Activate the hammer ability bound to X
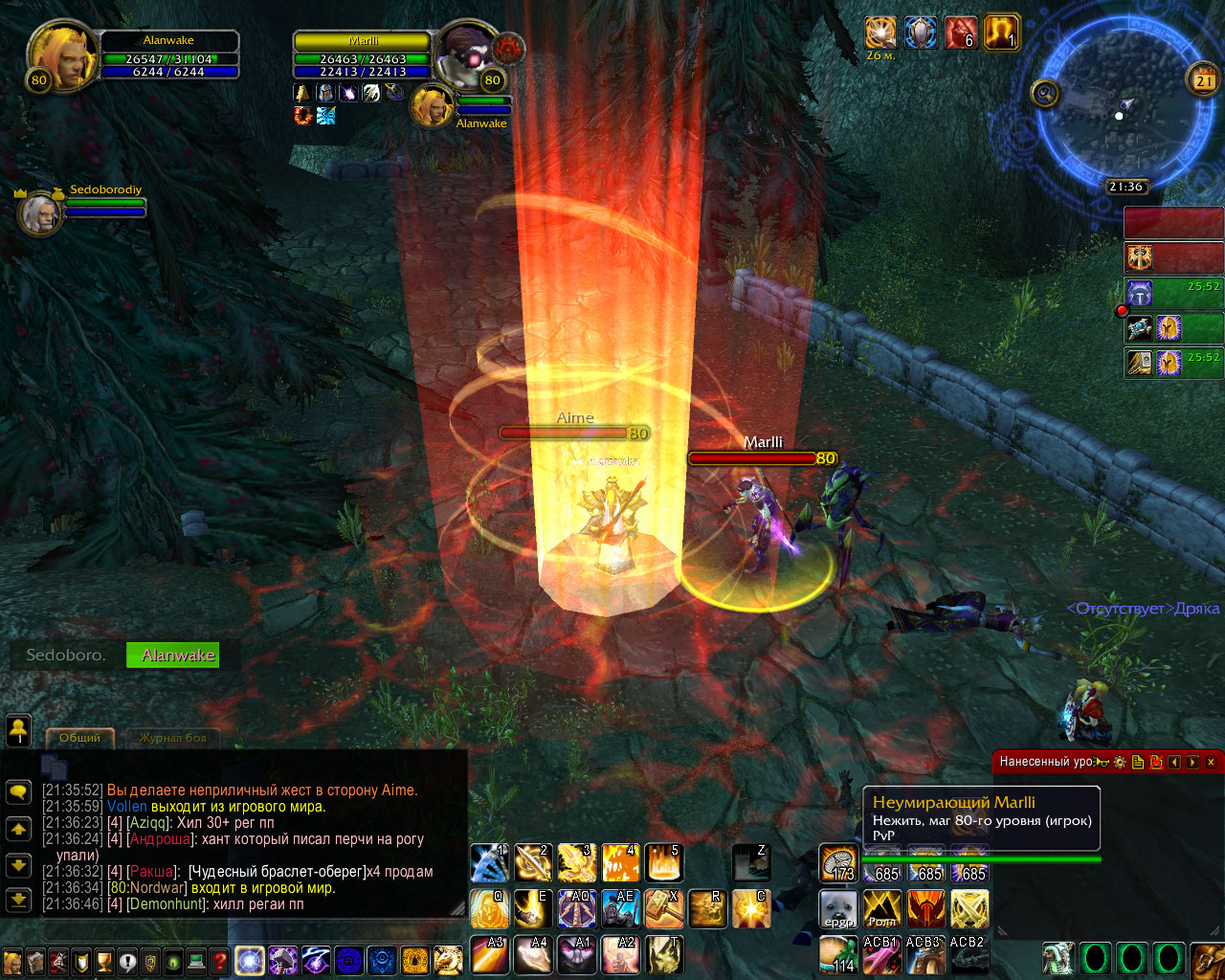This screenshot has height=980, width=1225. [663, 909]
